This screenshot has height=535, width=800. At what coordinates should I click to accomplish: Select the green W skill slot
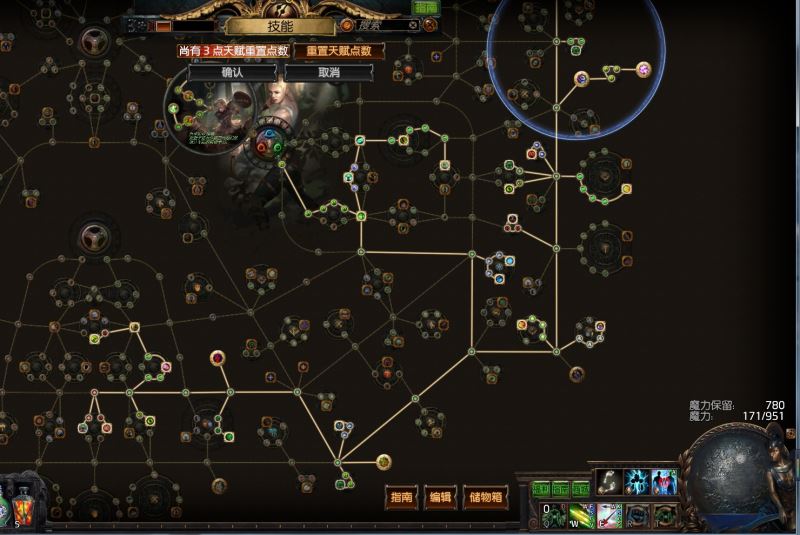[582, 516]
